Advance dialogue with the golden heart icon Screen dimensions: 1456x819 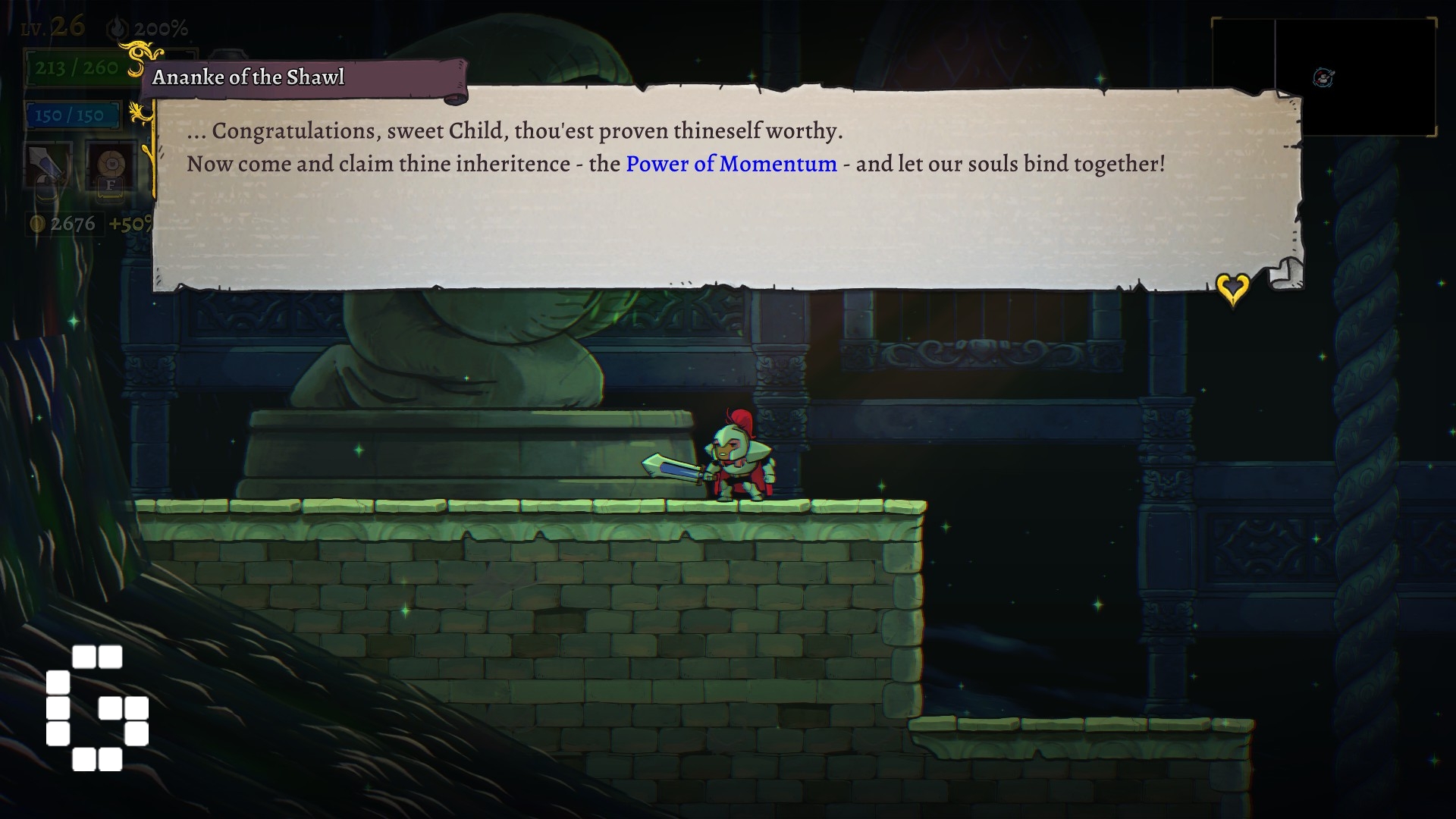click(1232, 288)
